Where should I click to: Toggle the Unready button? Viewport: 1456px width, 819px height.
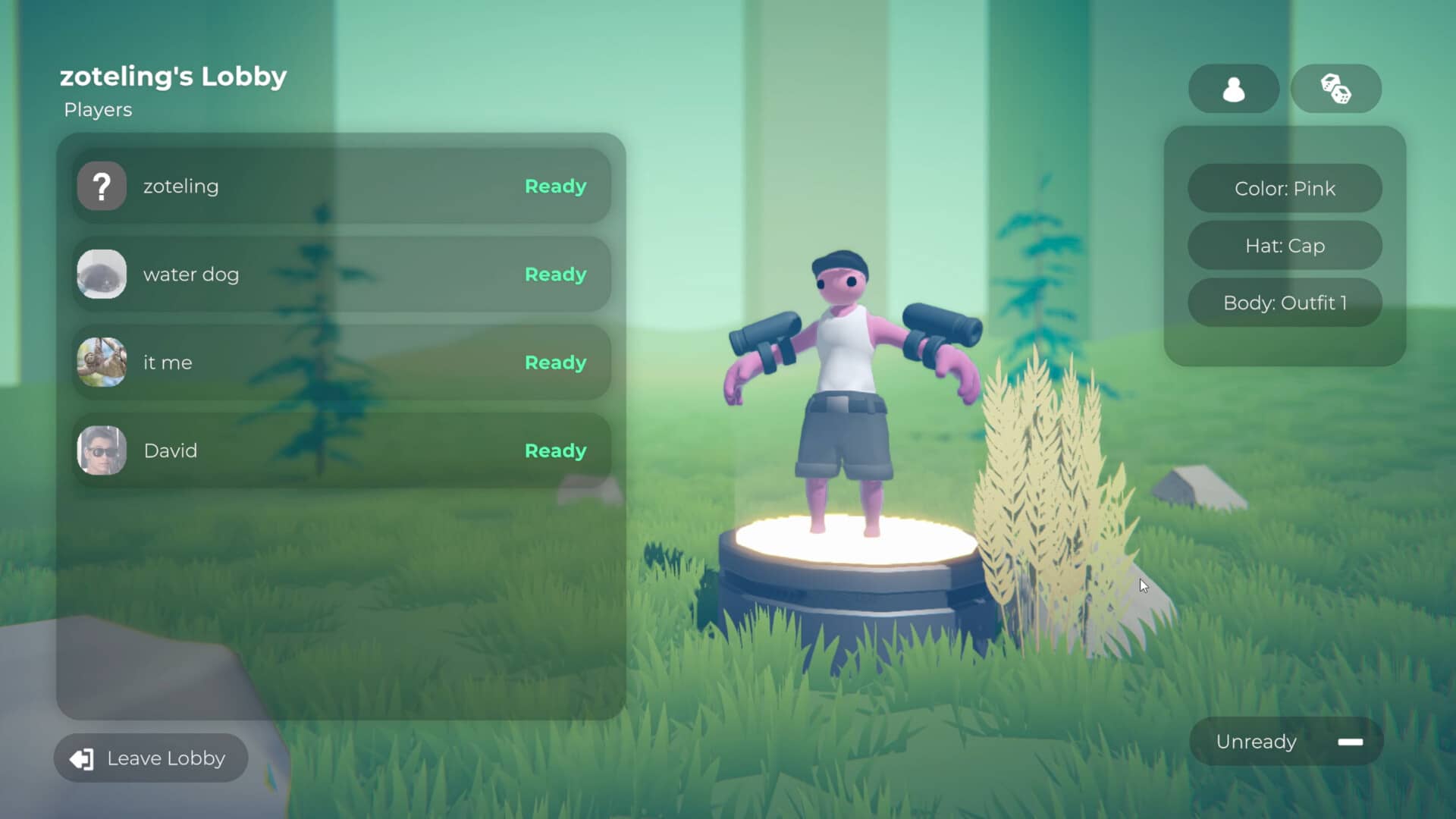pyautogui.click(x=1286, y=741)
